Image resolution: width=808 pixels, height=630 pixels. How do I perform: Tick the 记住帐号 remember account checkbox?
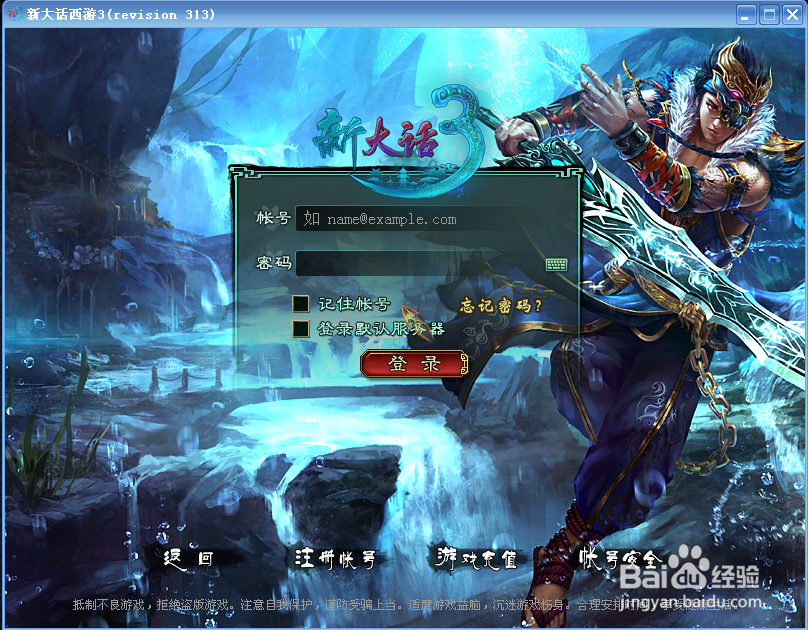click(300, 304)
